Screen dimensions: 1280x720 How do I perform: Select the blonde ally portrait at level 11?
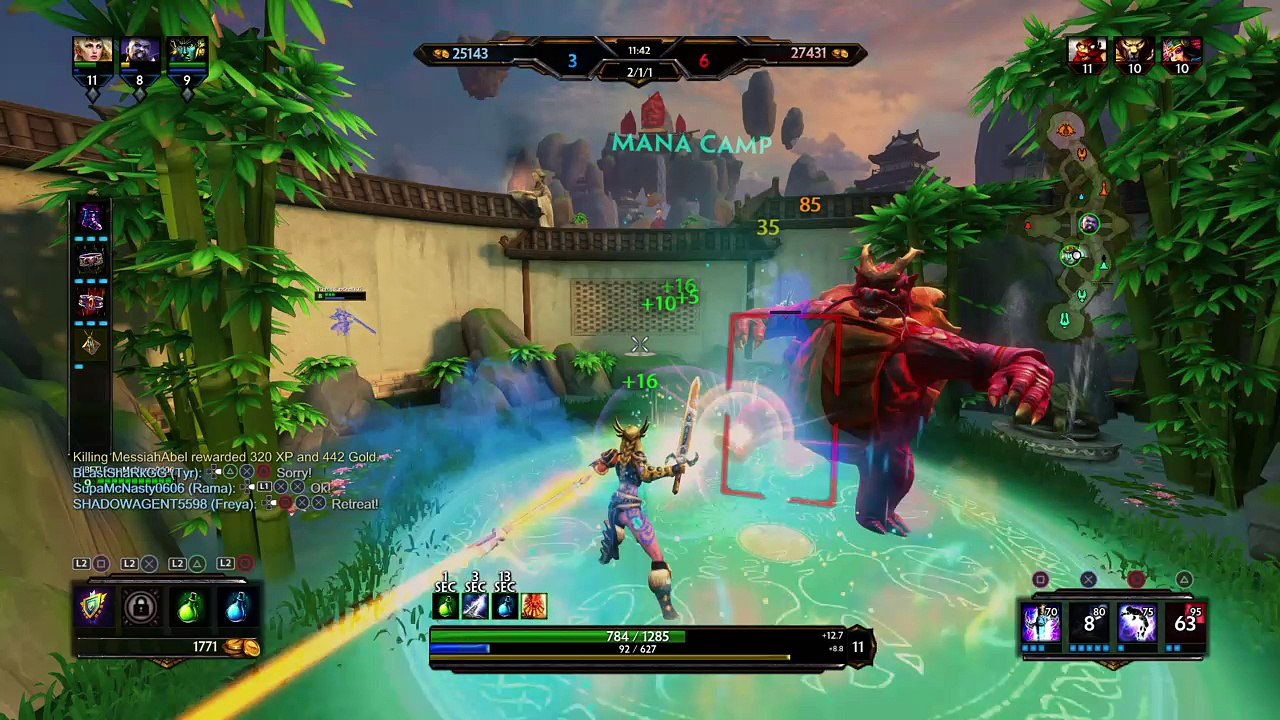[92, 54]
